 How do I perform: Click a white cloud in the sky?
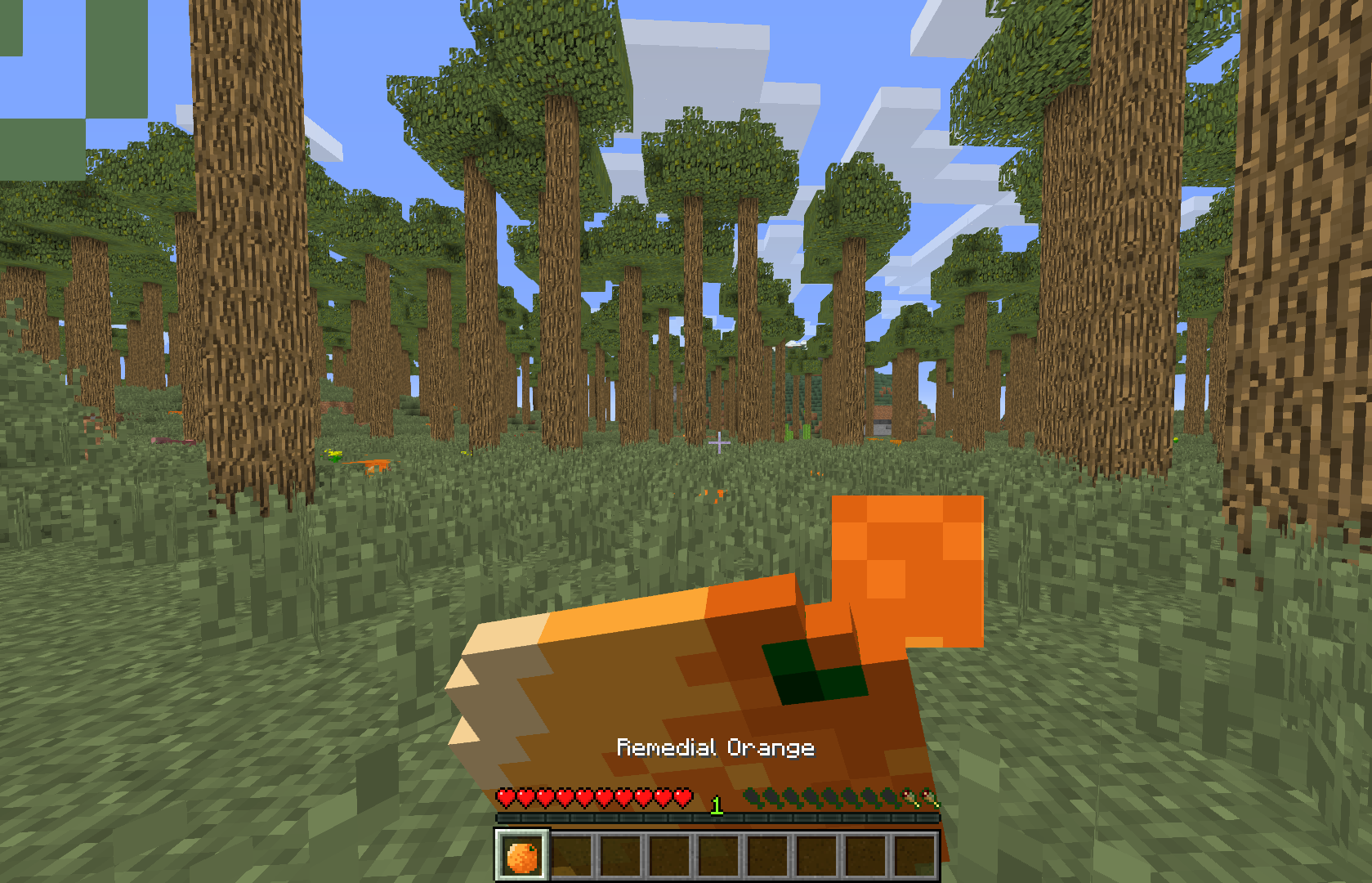[x=695, y=49]
